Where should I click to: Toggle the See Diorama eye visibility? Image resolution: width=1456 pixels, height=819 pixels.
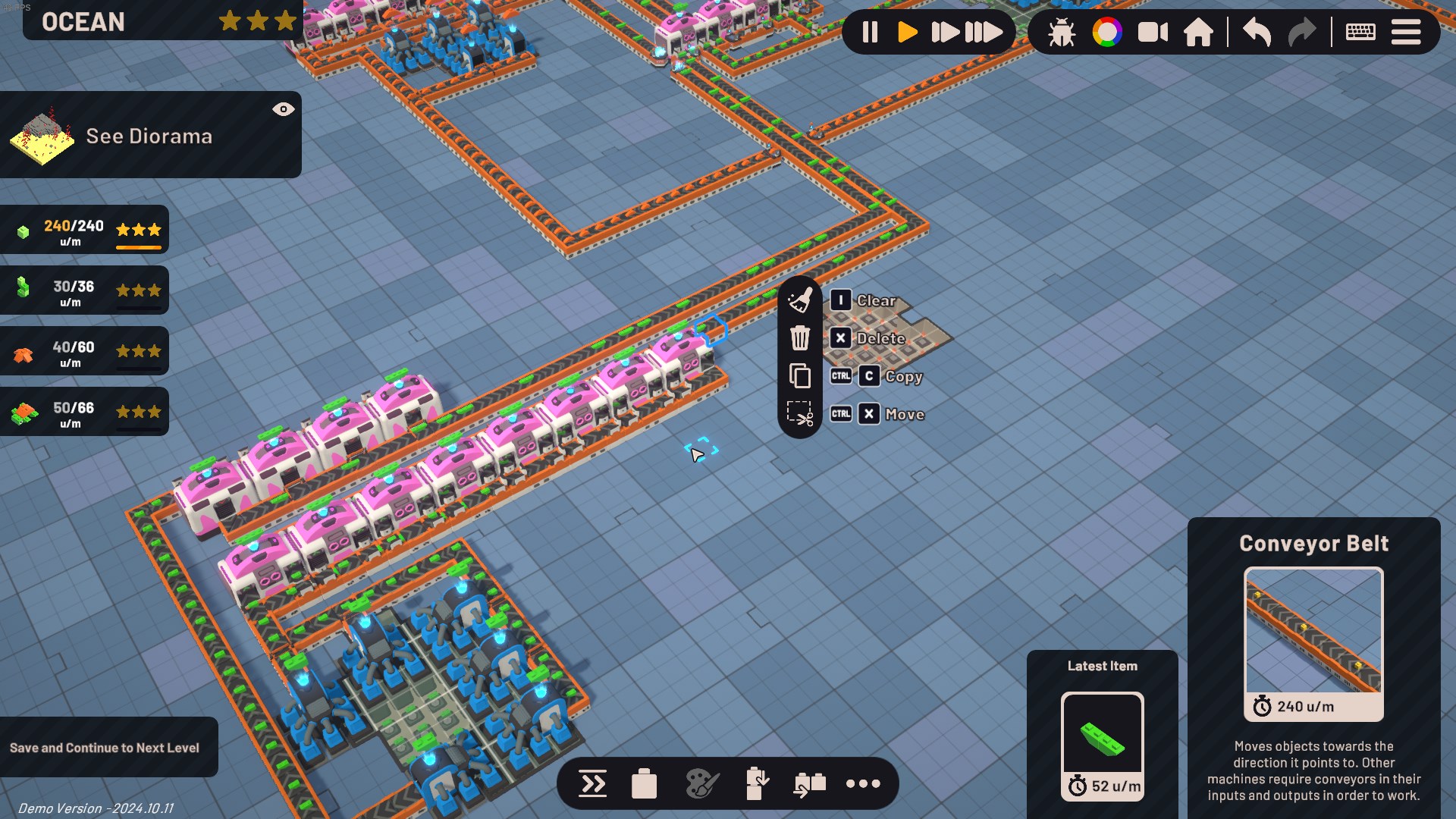284,108
